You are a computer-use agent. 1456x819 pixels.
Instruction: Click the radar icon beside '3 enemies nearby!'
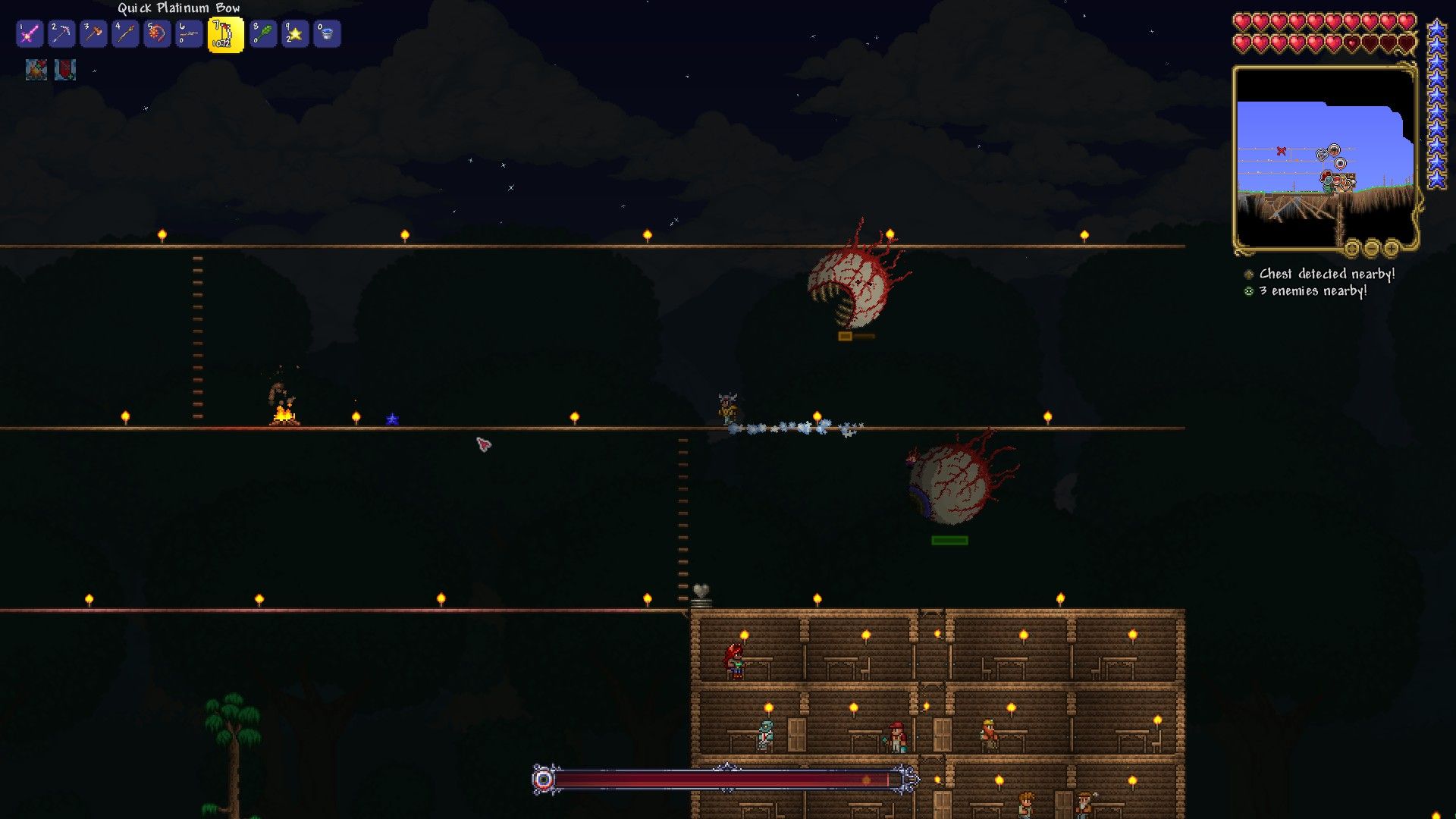point(1250,291)
